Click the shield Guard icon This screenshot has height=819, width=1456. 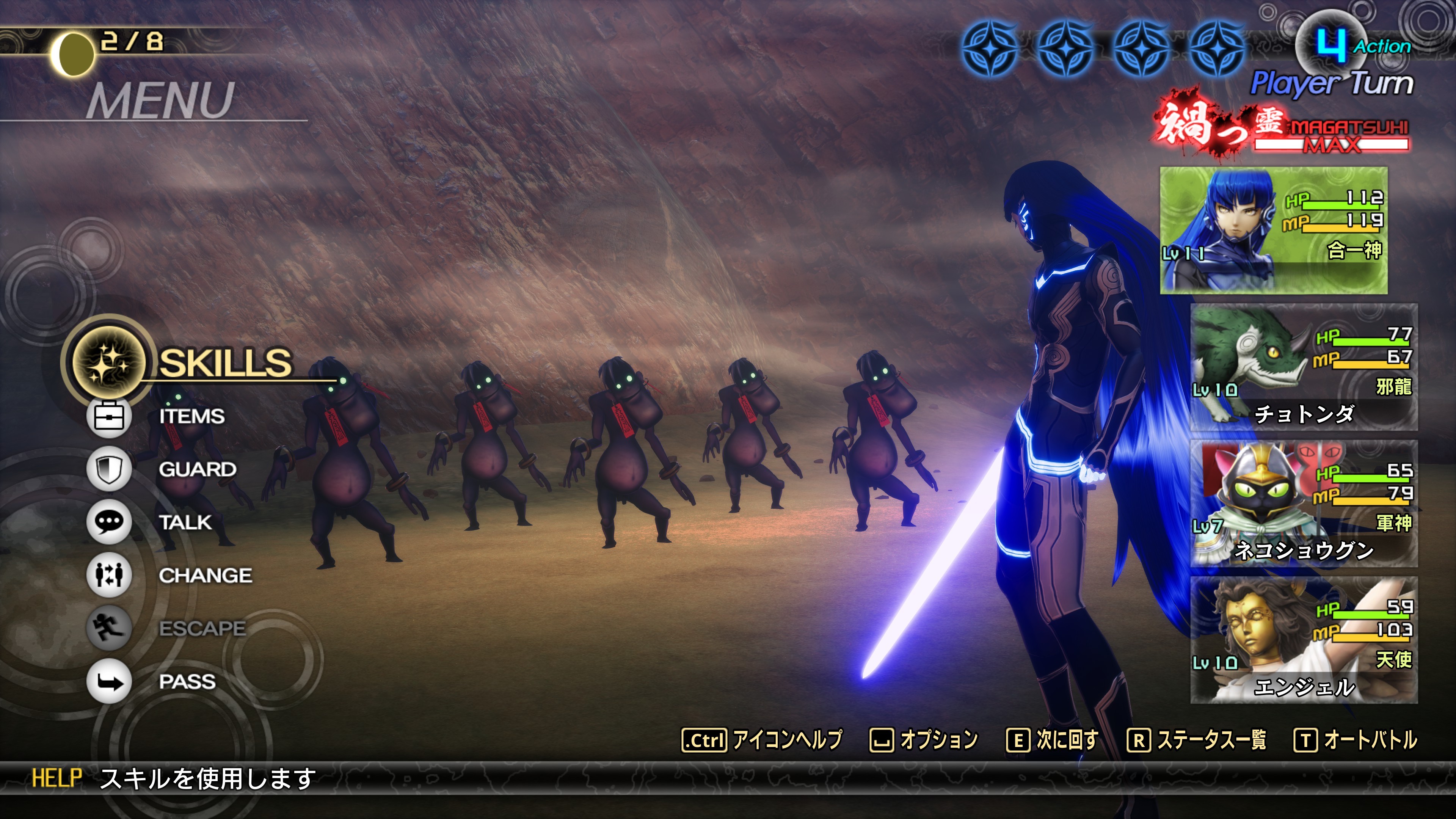click(108, 469)
